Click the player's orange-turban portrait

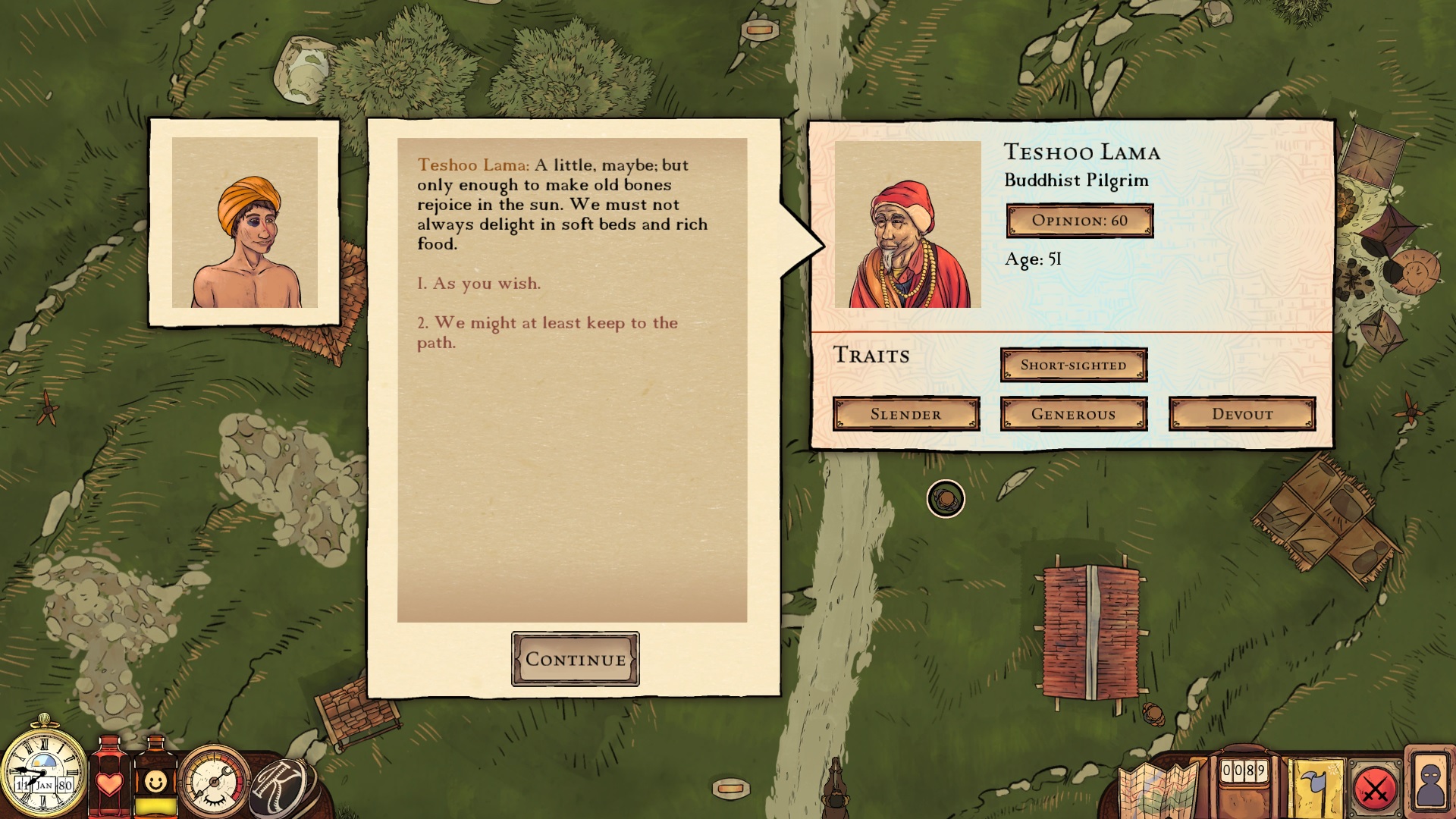pos(244,222)
